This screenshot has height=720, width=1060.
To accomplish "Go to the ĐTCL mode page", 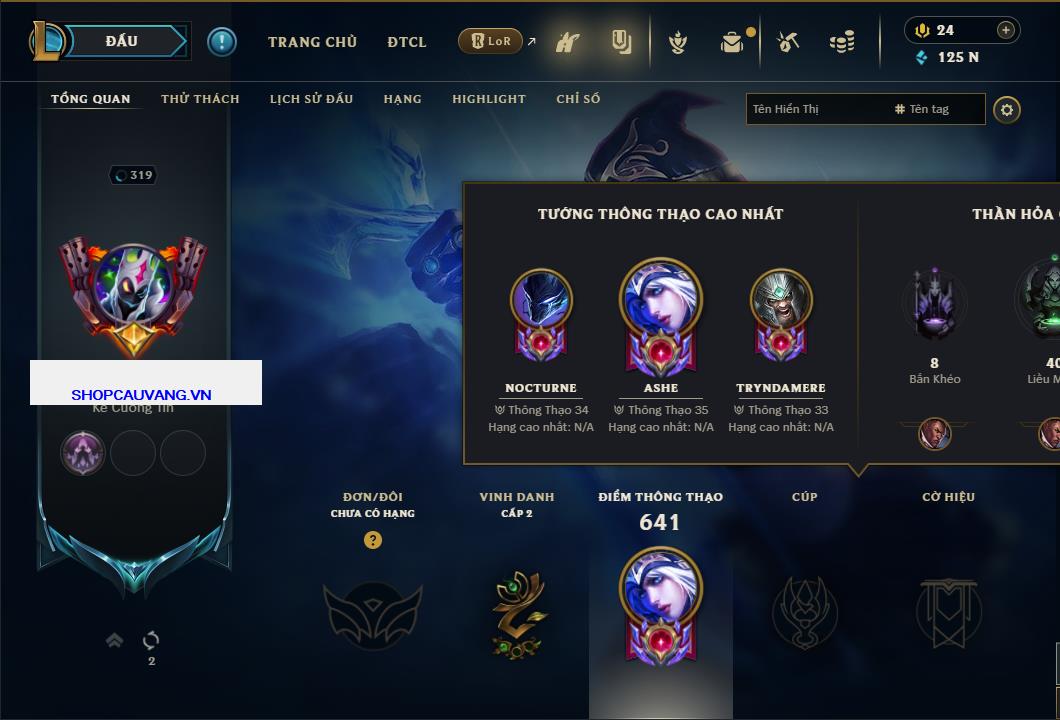I will tap(407, 42).
